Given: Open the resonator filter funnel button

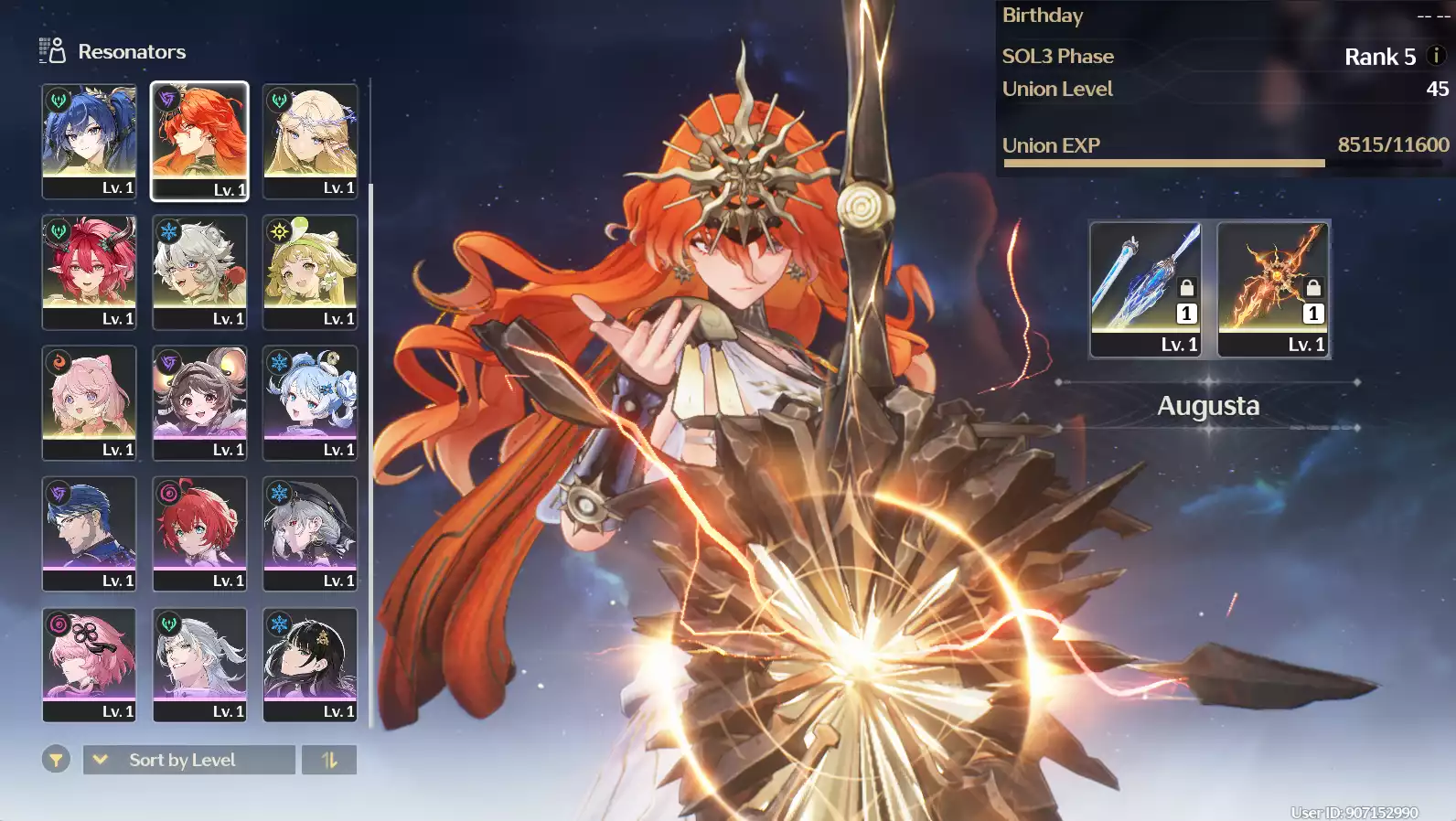Looking at the screenshot, I should [56, 759].
